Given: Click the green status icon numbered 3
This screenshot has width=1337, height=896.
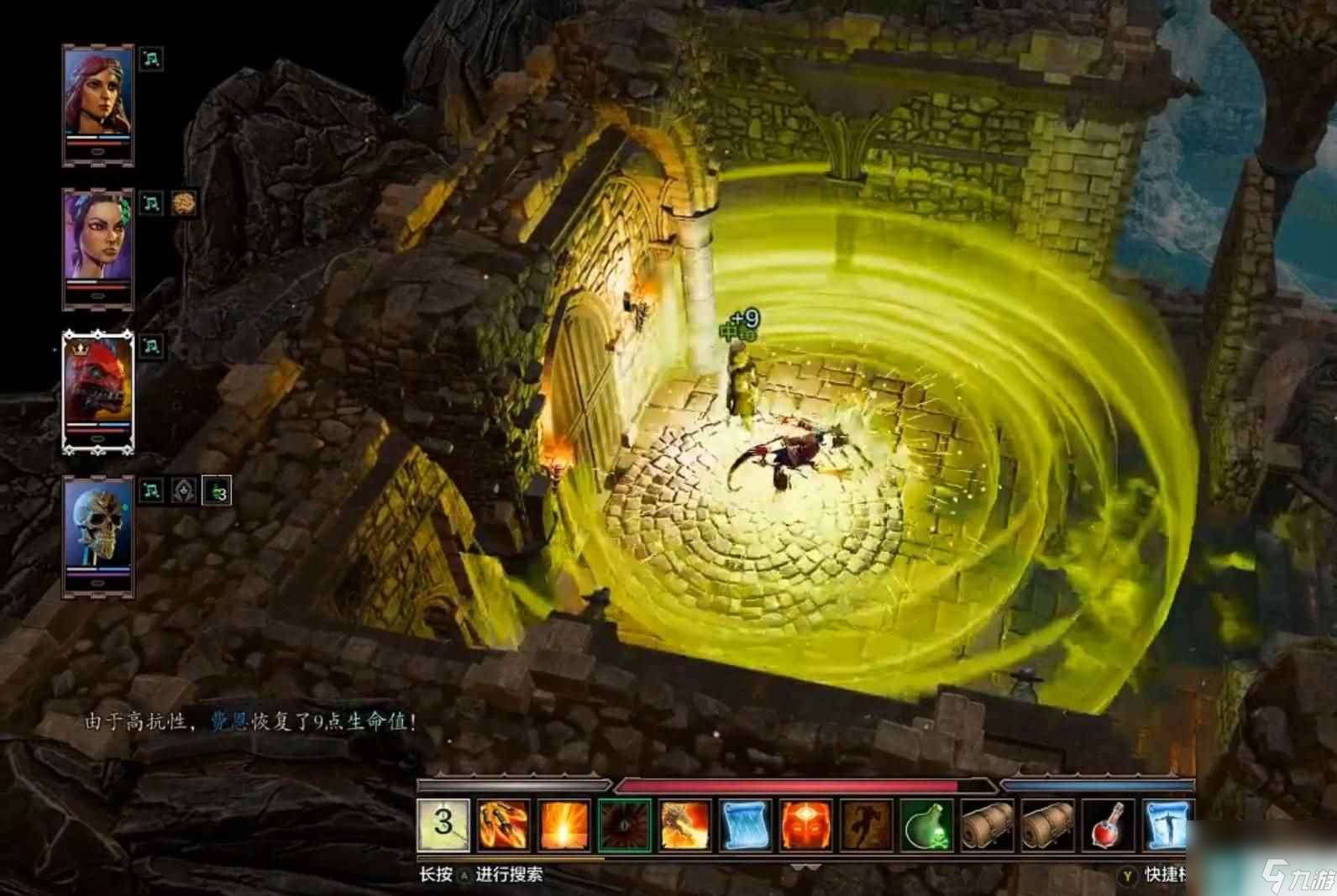Looking at the screenshot, I should pyautogui.click(x=217, y=491).
